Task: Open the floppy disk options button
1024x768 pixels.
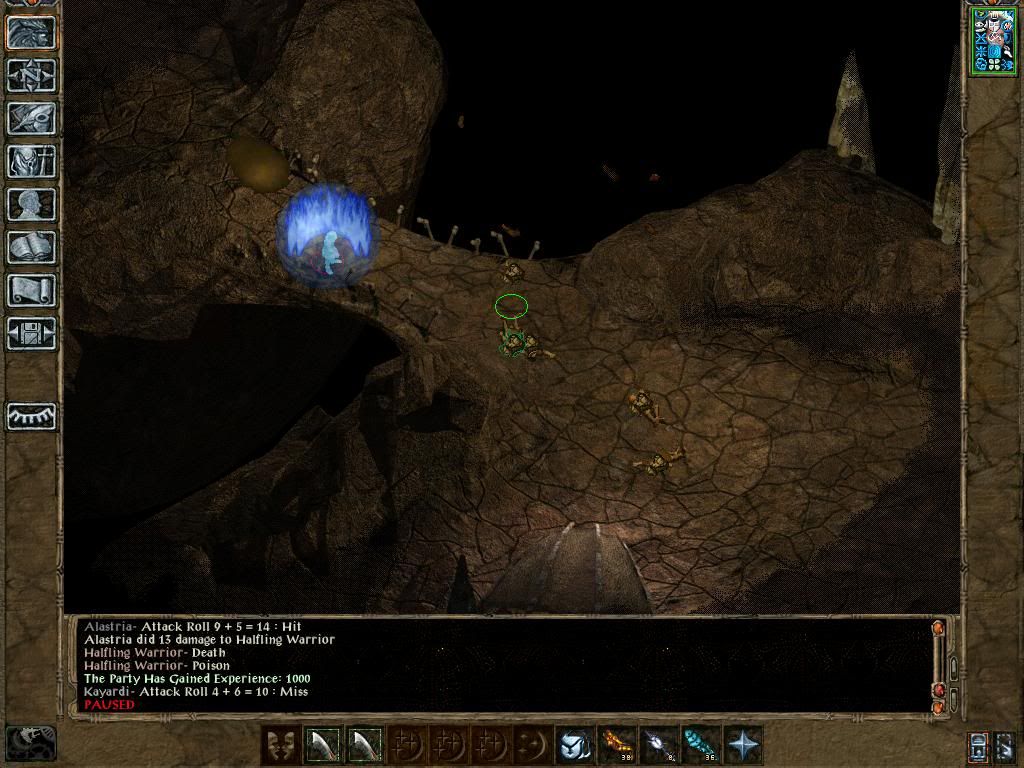Action: 31,333
